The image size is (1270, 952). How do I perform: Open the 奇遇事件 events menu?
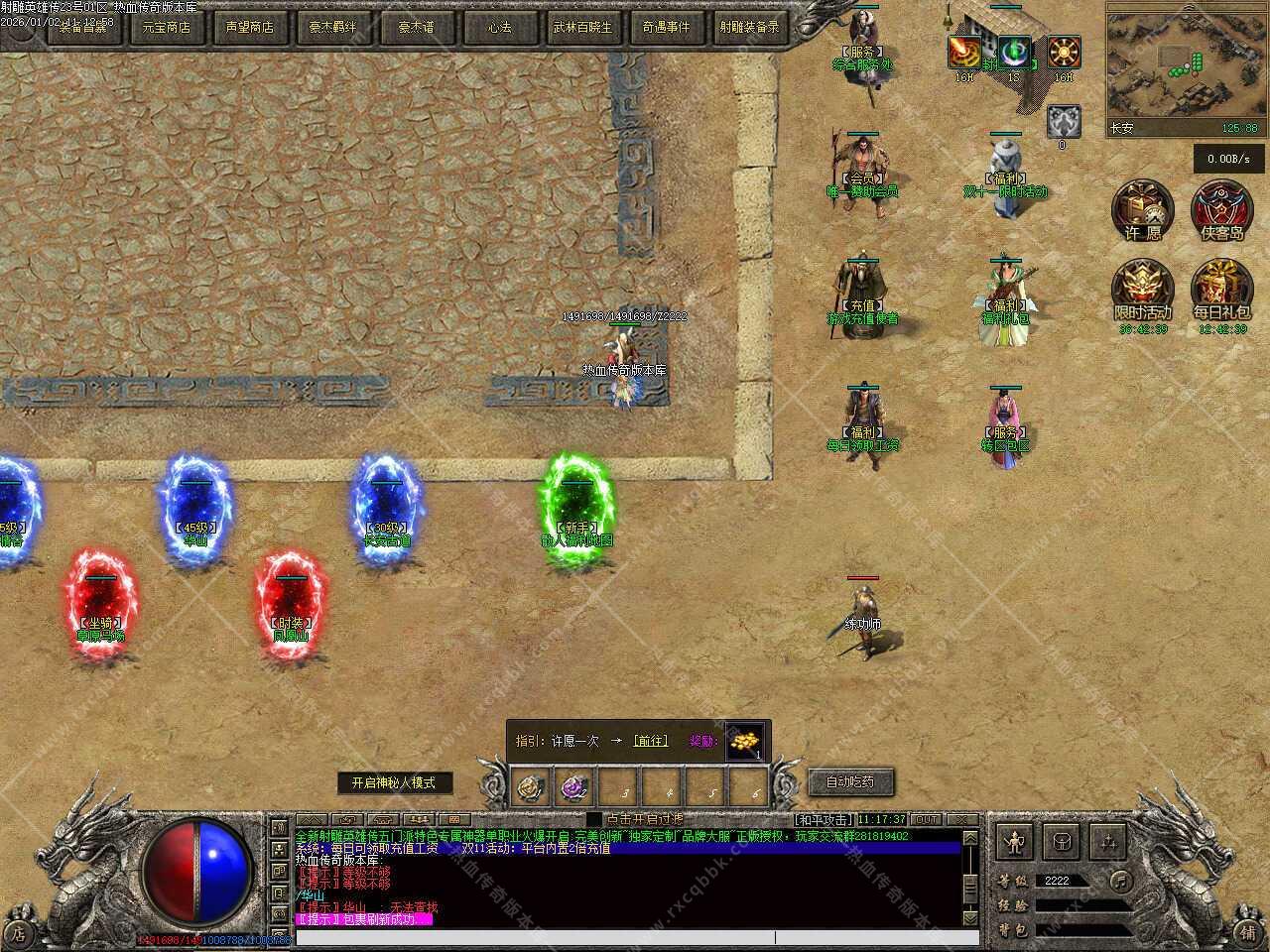pyautogui.click(x=666, y=28)
